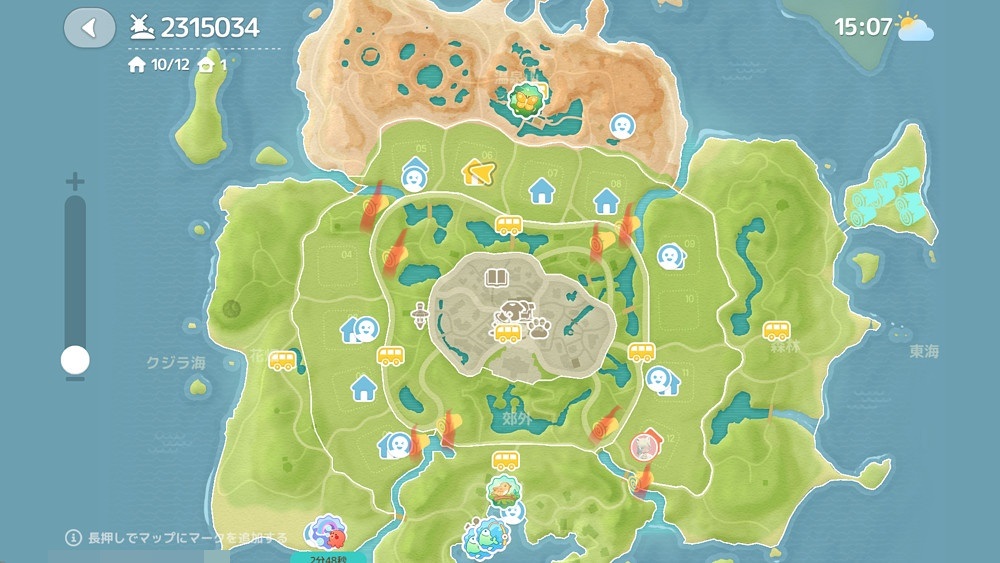Image resolution: width=1000 pixels, height=563 pixels.
Task: Go back using the arrow button
Action: point(89,27)
